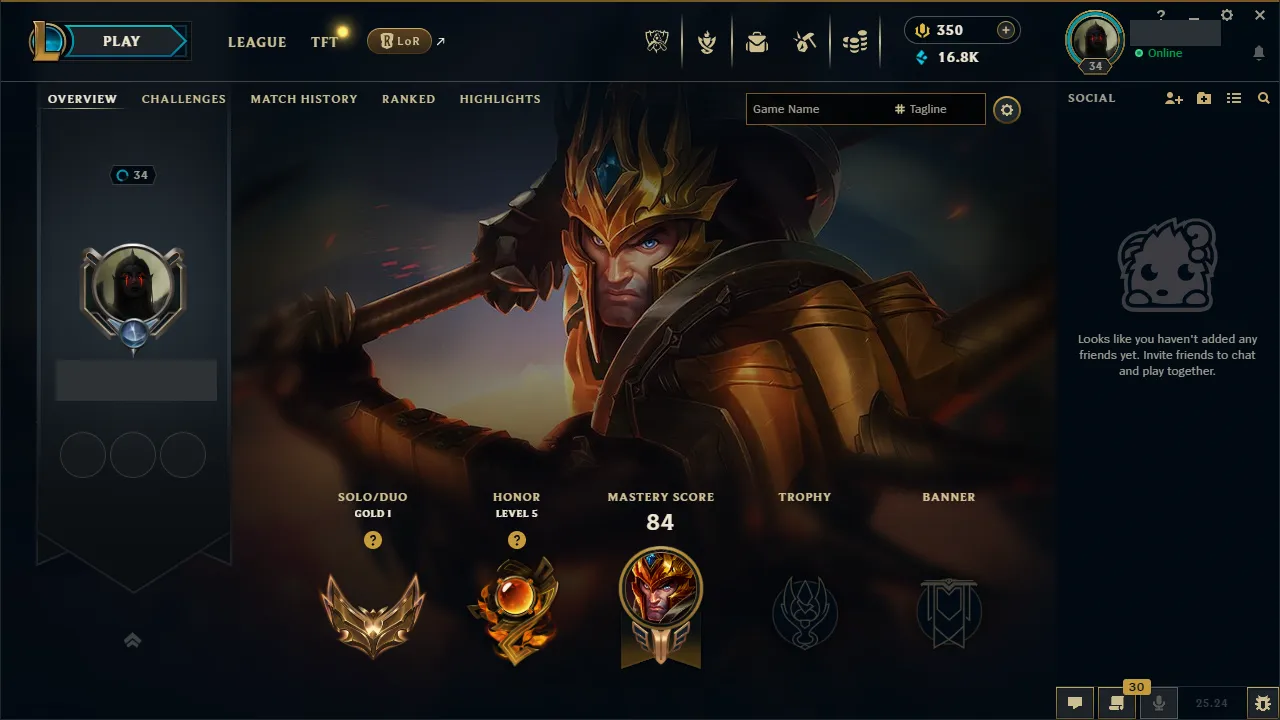
Task: Collapse the profile rank banner chevron
Action: click(133, 640)
